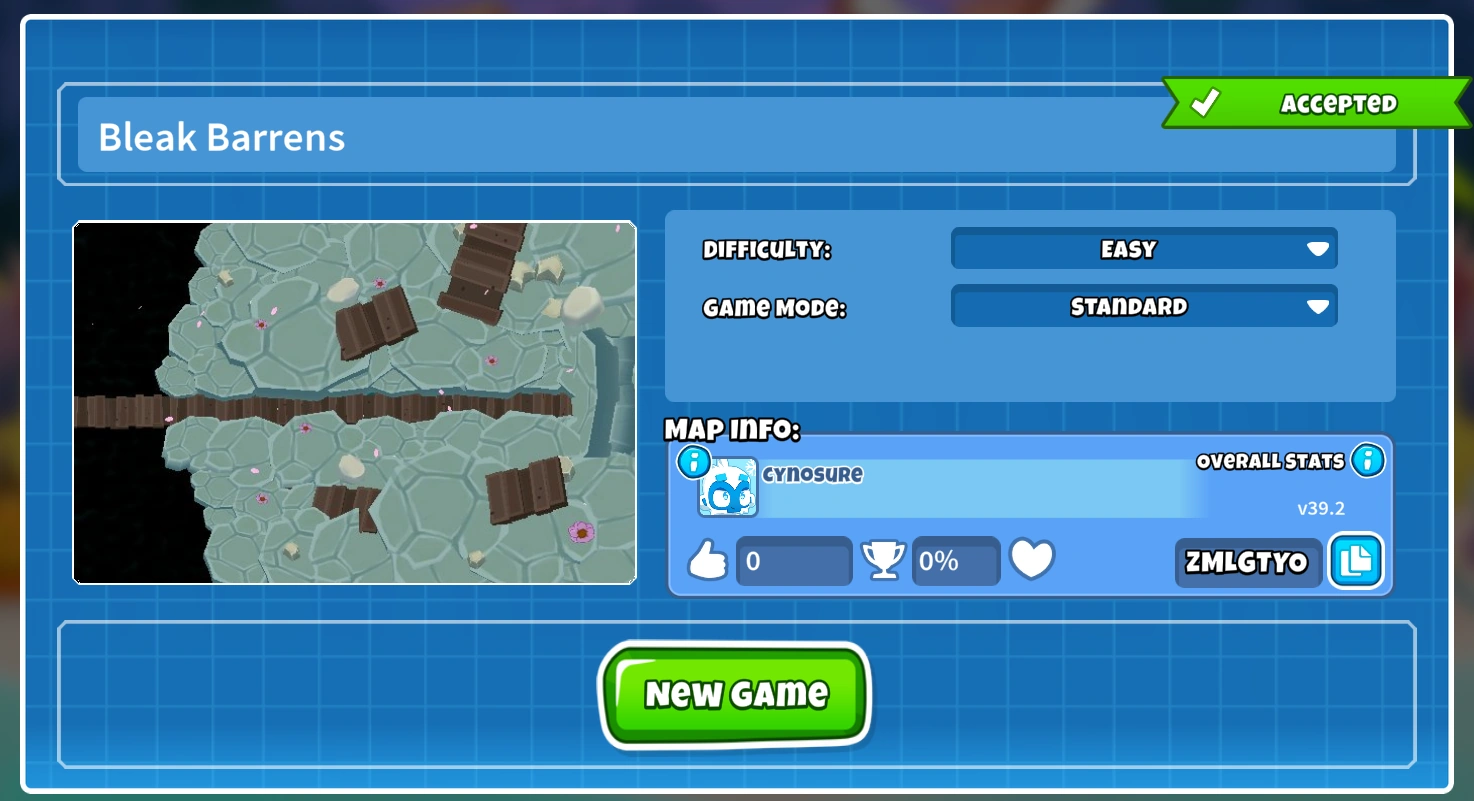Screen dimensions: 1474x801
Task: Open the Game Mode dropdown set to Standard
Action: (1143, 306)
